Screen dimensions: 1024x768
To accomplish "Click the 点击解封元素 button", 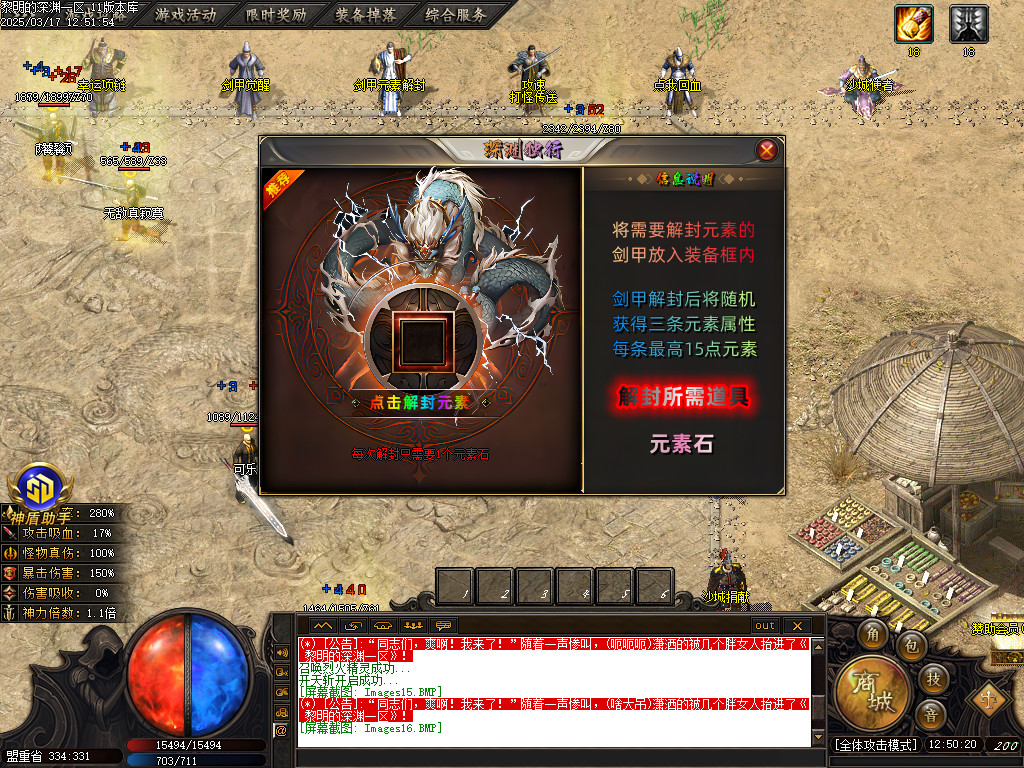I will pos(420,403).
